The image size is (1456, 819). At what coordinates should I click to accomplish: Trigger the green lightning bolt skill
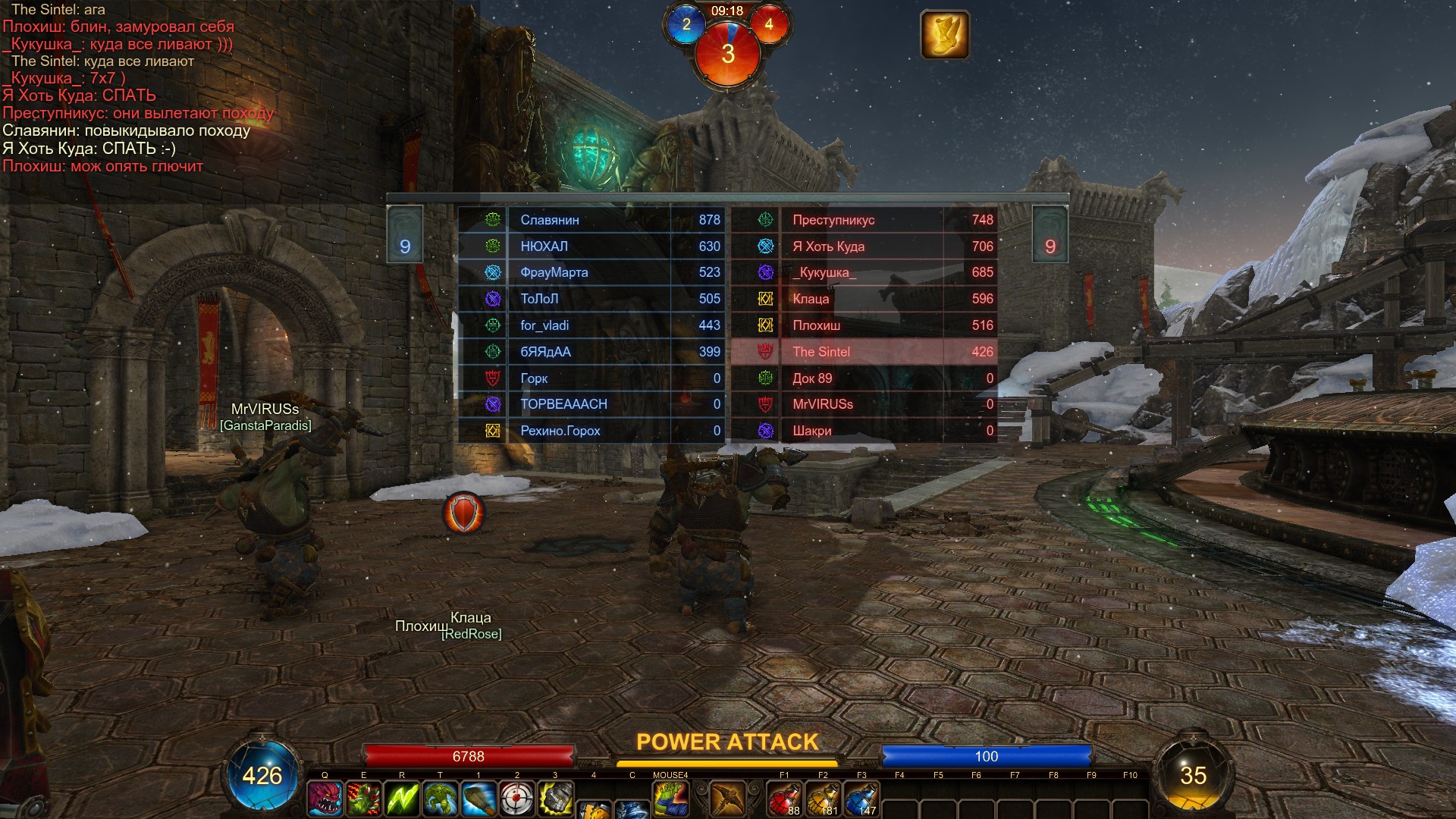(x=402, y=799)
